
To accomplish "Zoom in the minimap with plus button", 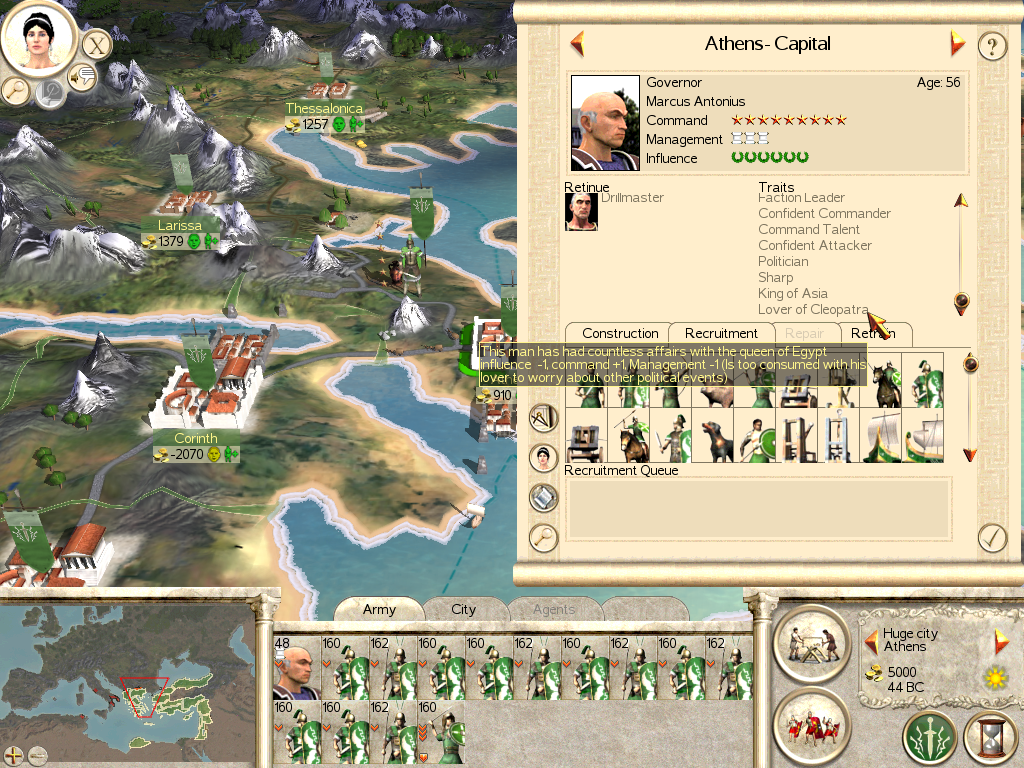I will tap(14, 755).
